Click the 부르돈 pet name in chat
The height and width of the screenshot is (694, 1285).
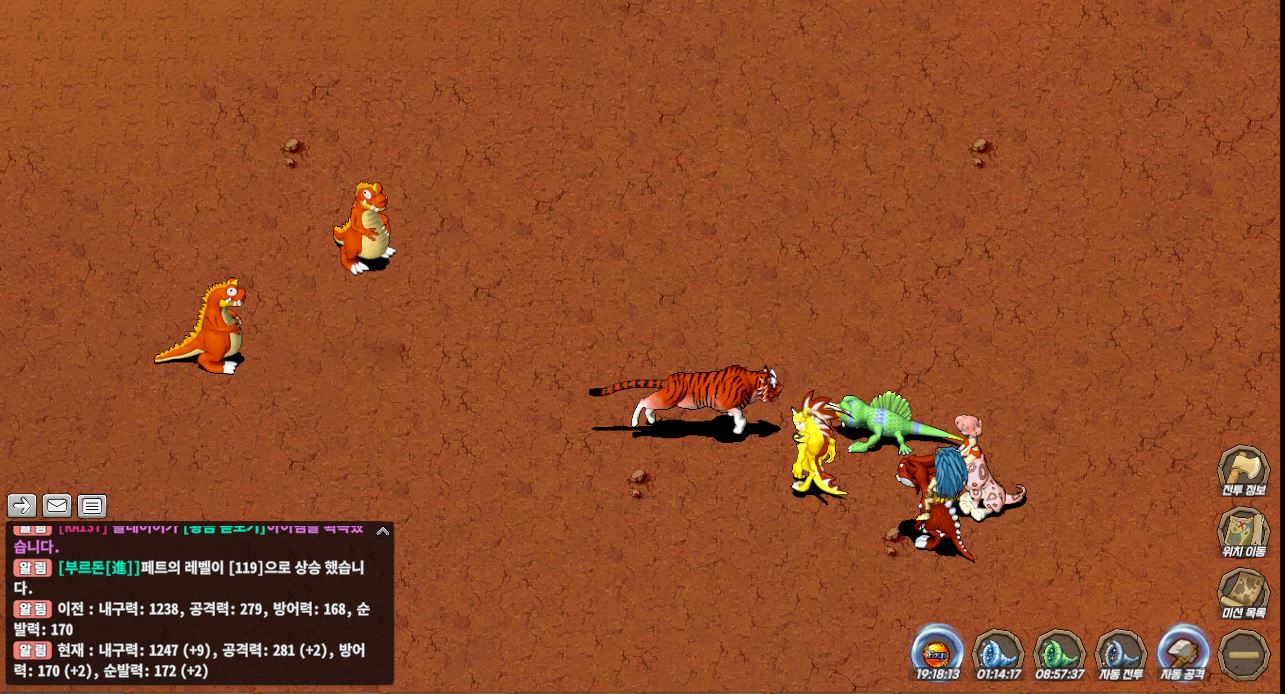tap(99, 568)
